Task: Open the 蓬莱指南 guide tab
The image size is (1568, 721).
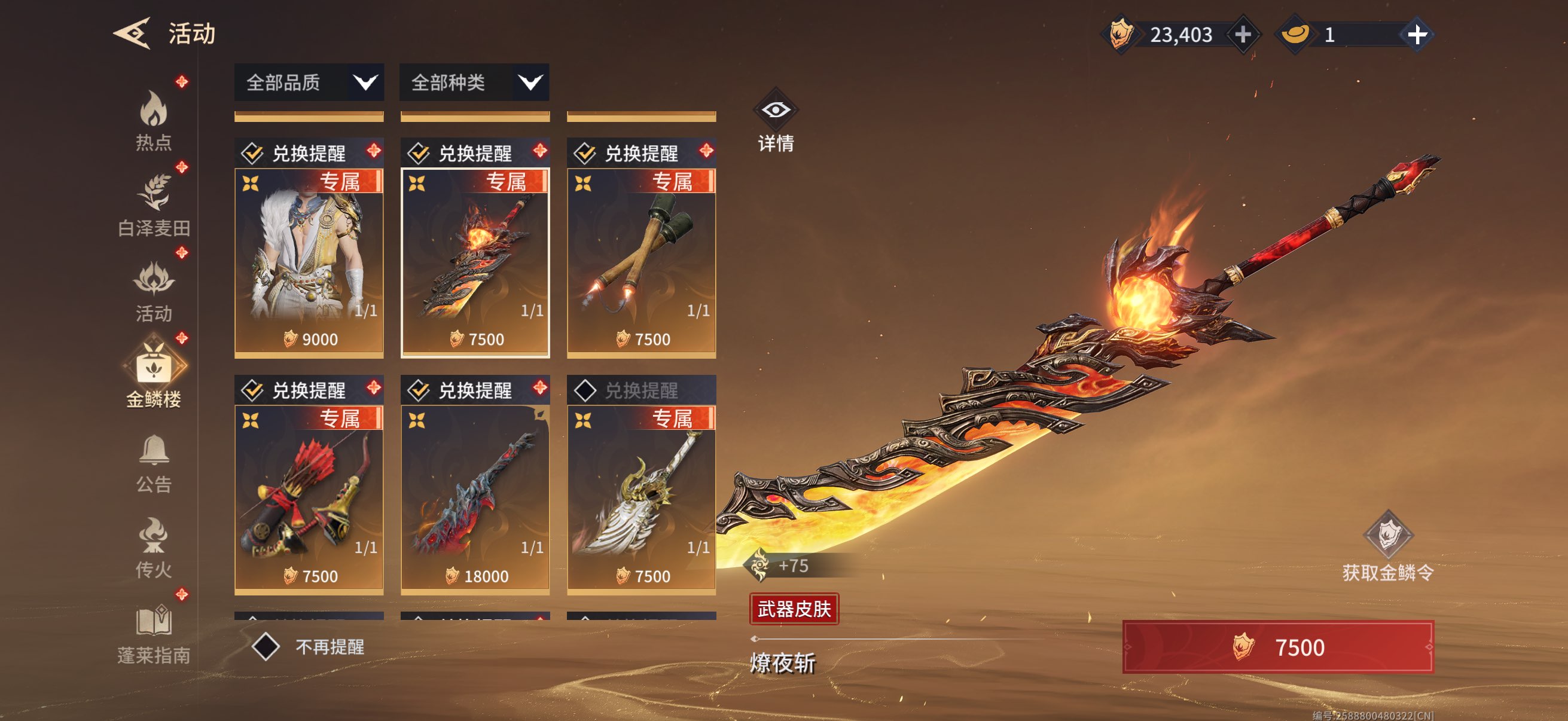Action: [x=153, y=634]
